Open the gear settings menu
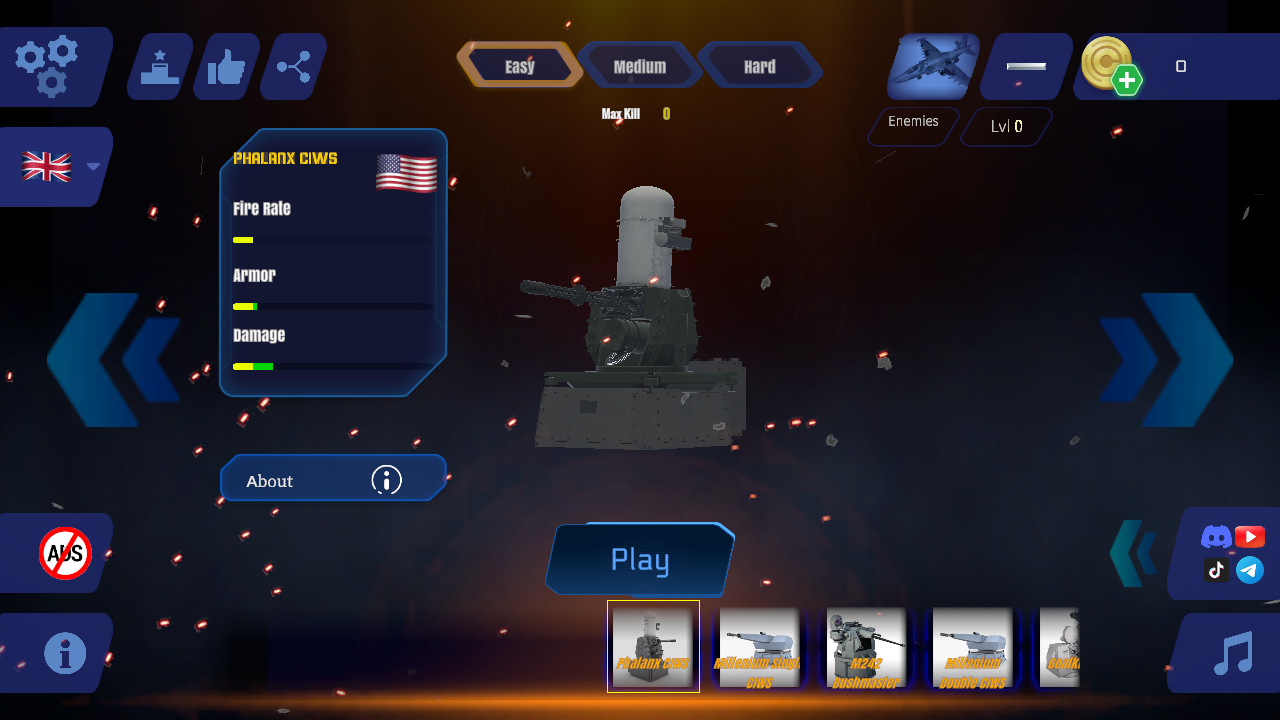Screen dimensions: 1280x720 point(48,66)
